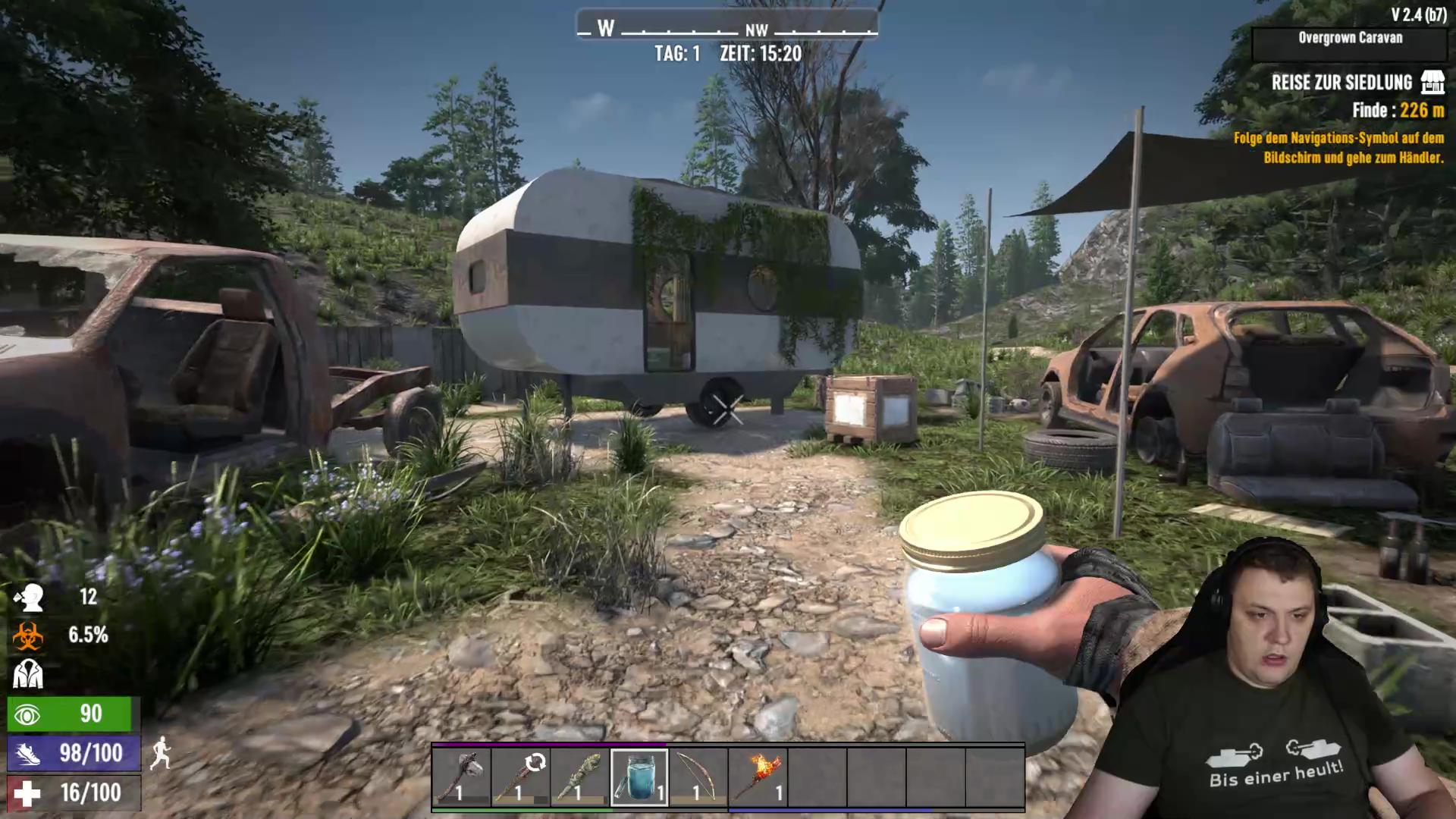1456x819 pixels.
Task: Equip the primitive bow from the hotbar
Action: click(x=698, y=777)
